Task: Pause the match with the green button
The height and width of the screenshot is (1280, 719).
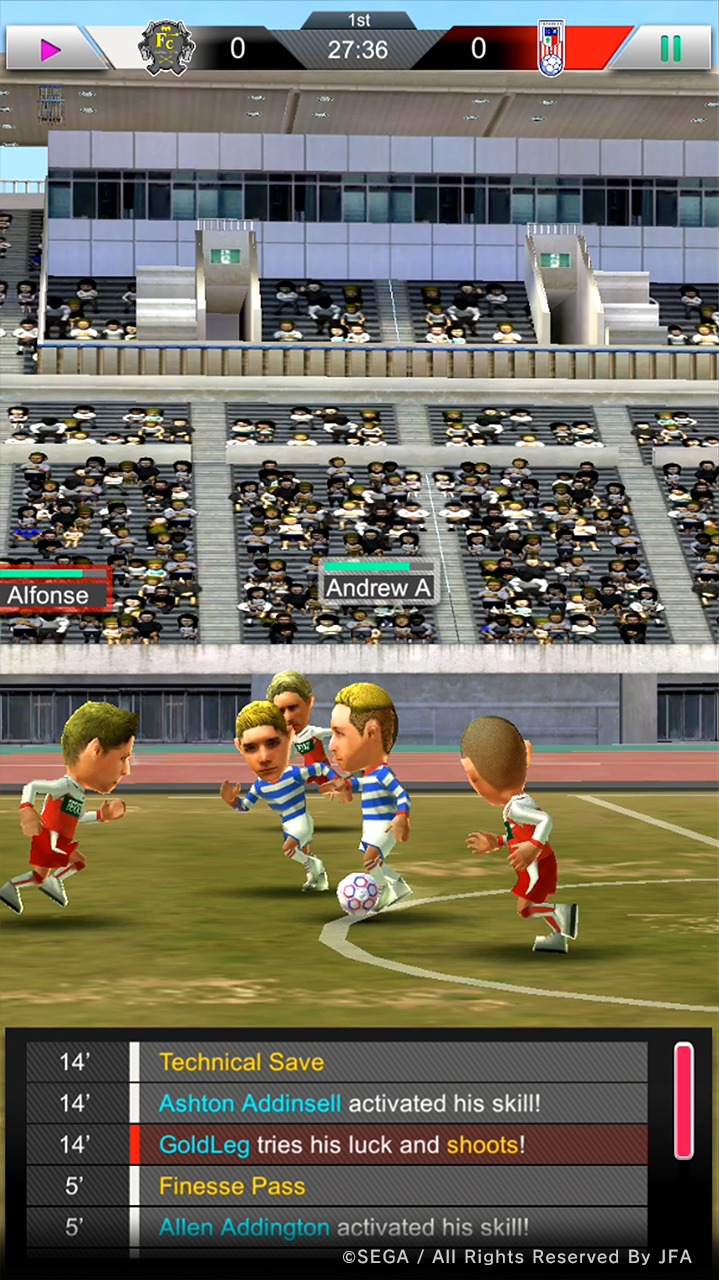Action: (x=670, y=48)
